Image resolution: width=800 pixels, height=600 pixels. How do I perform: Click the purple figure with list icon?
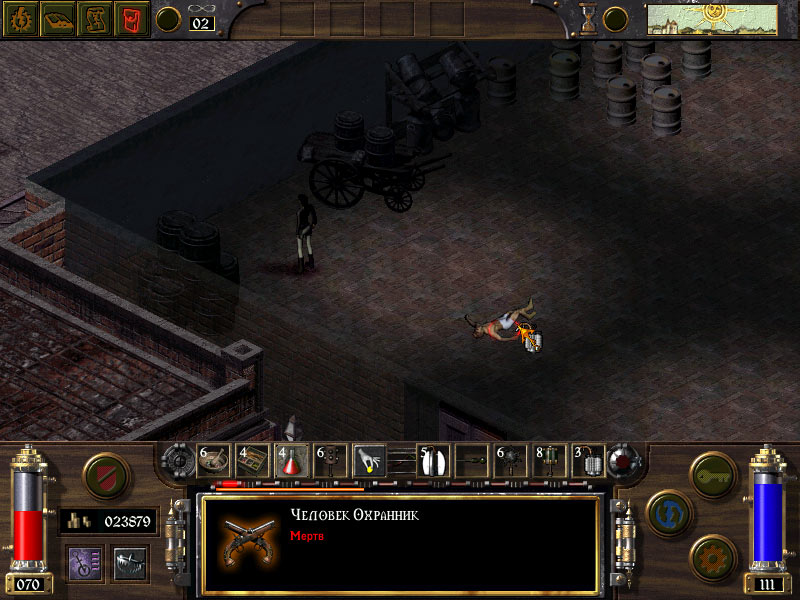click(84, 563)
